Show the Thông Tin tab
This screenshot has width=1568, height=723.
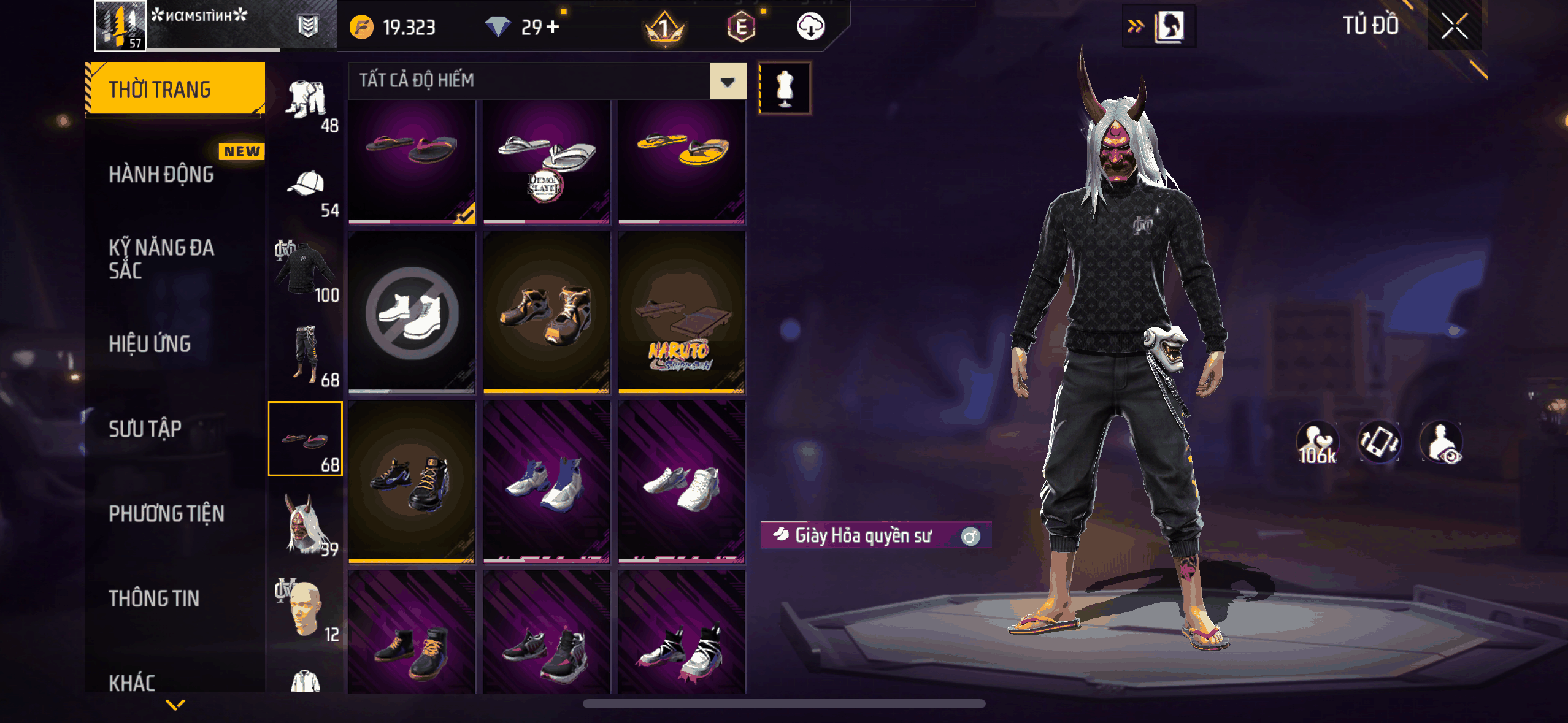pyautogui.click(x=154, y=598)
